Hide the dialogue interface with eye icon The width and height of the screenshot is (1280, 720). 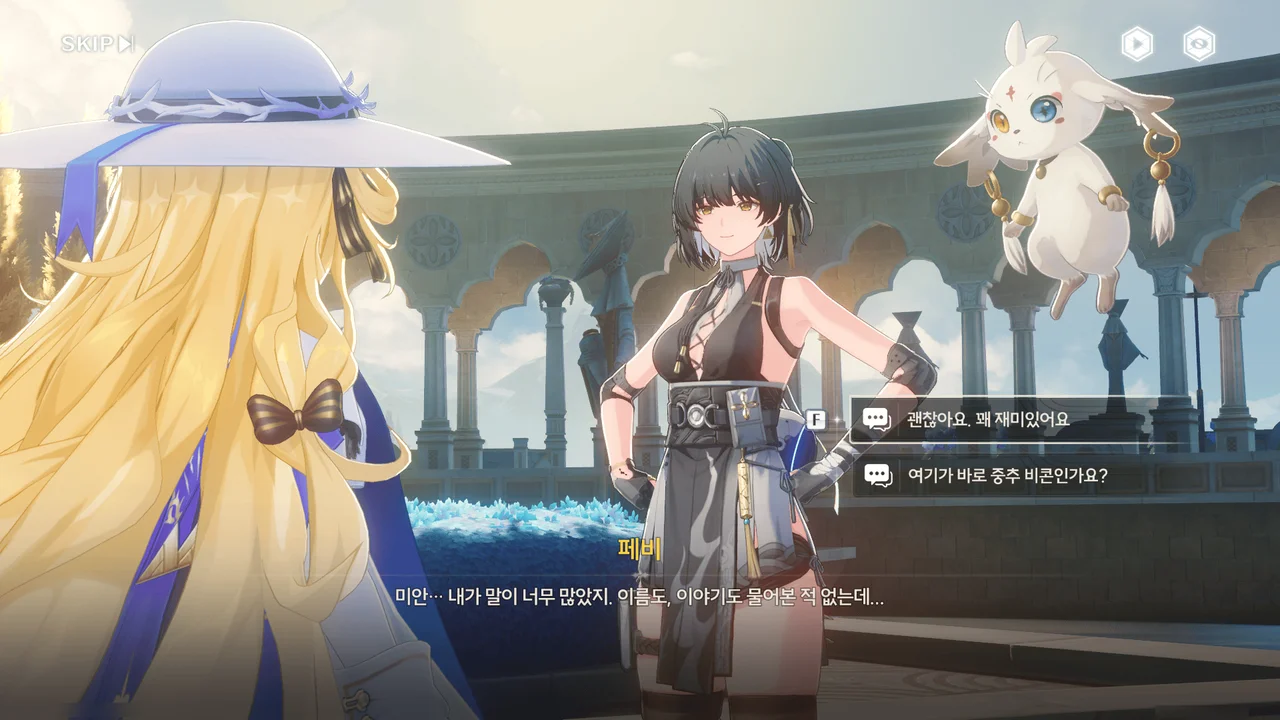(x=1199, y=44)
